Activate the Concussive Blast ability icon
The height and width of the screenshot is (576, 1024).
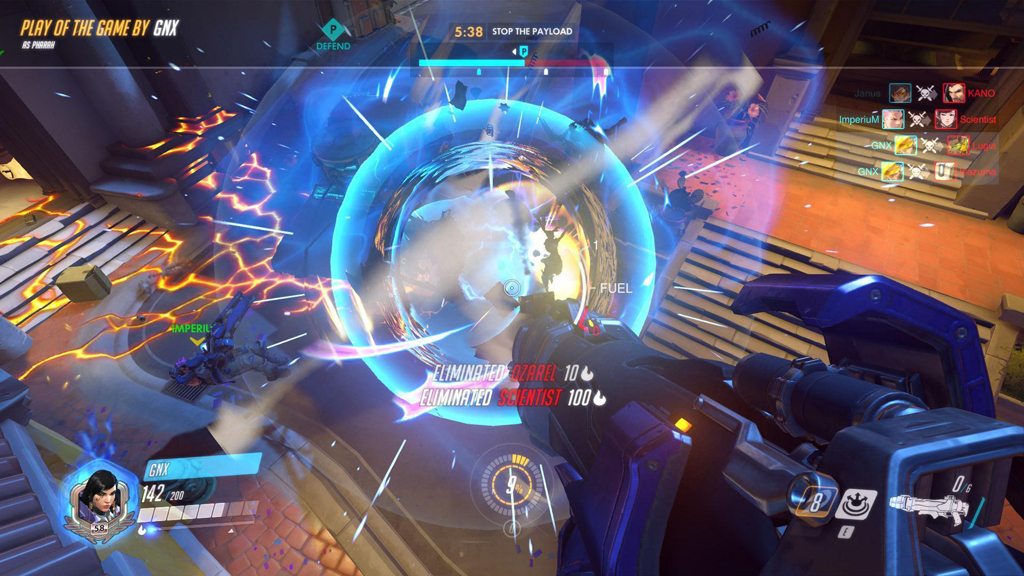(856, 503)
